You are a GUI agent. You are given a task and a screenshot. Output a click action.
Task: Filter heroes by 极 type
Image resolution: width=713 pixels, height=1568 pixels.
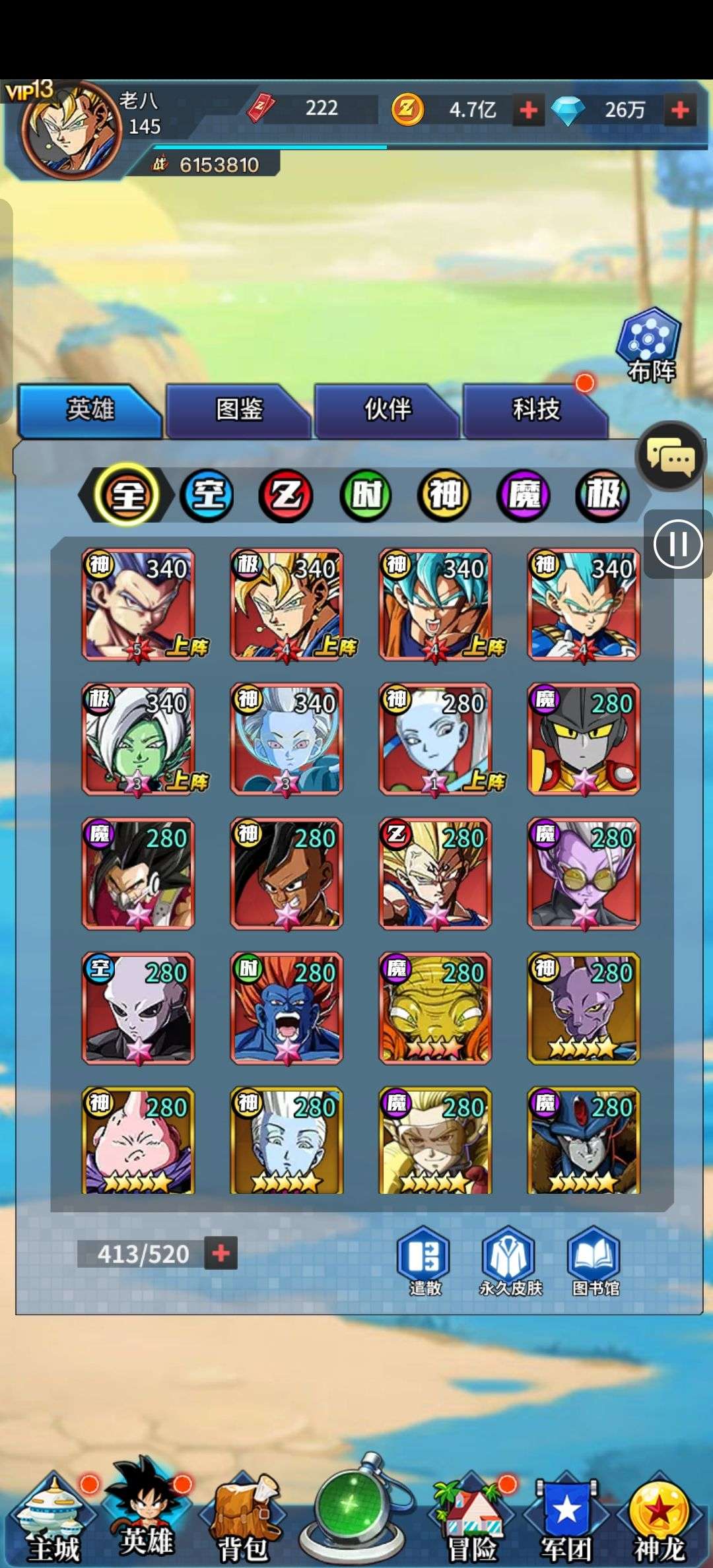coord(602,495)
